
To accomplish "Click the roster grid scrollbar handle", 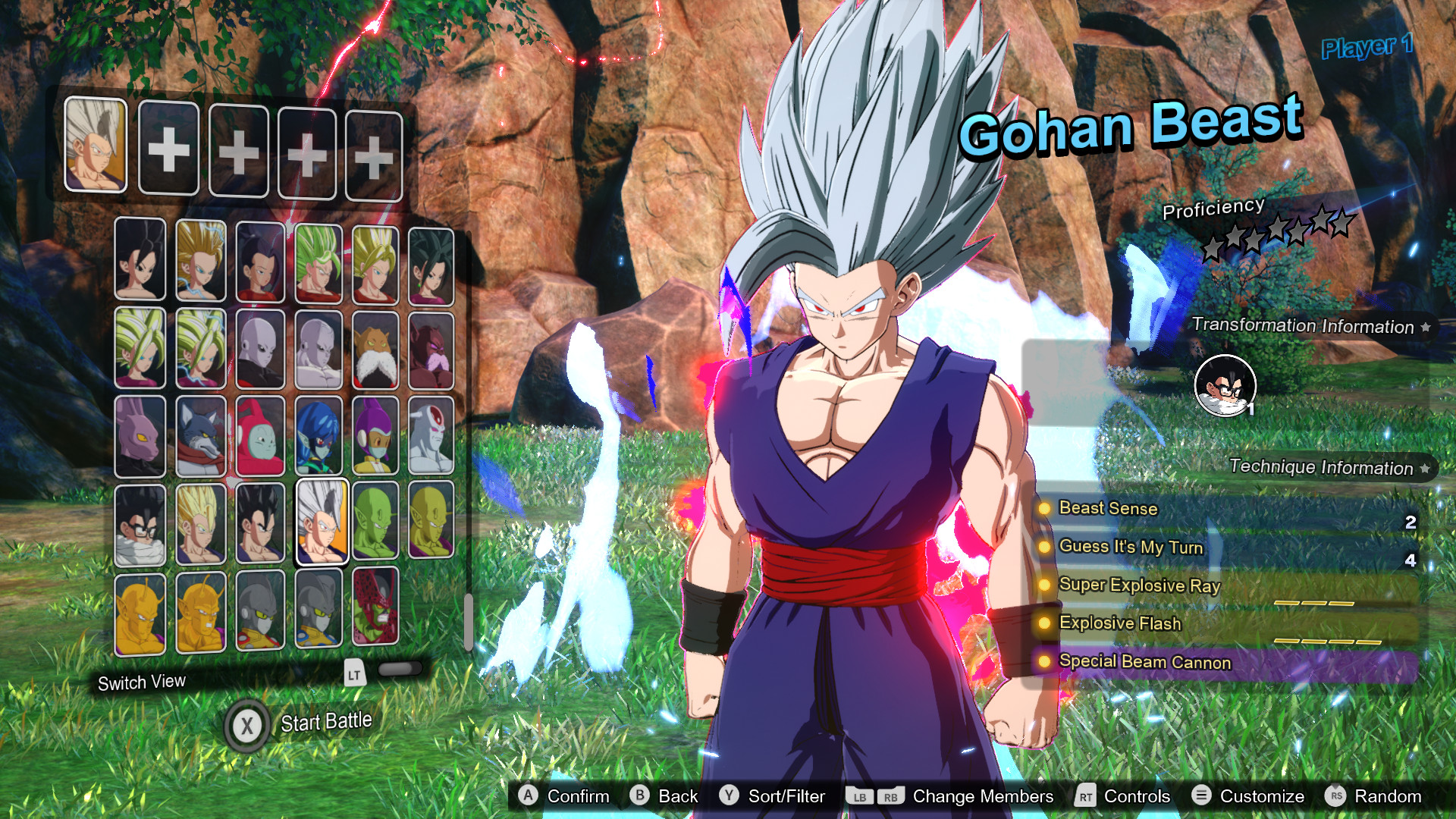I will pyautogui.click(x=469, y=620).
